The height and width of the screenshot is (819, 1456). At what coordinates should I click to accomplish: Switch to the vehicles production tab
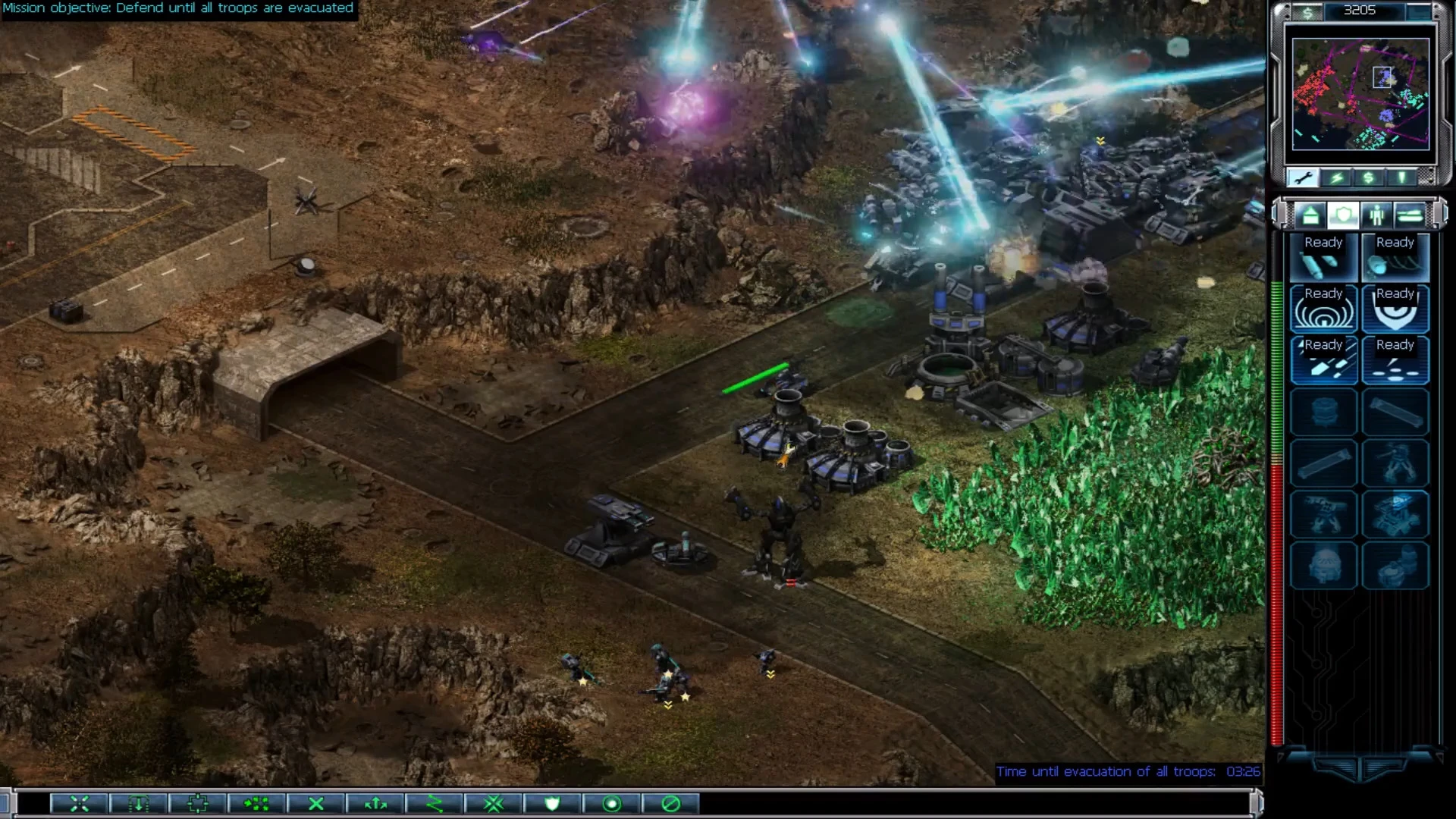click(x=1411, y=216)
